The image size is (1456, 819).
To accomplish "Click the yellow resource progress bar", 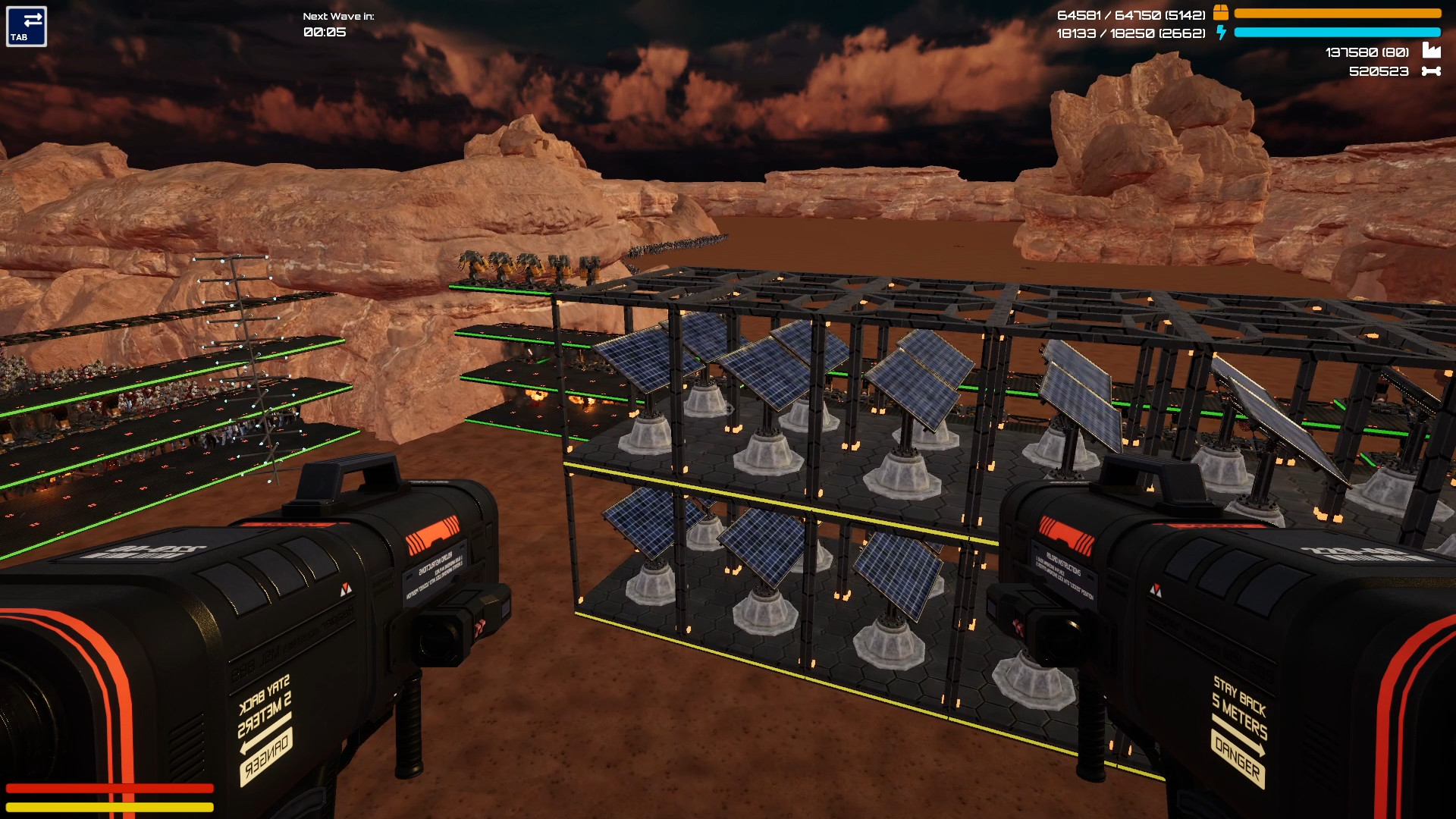I will pyautogui.click(x=1338, y=13).
